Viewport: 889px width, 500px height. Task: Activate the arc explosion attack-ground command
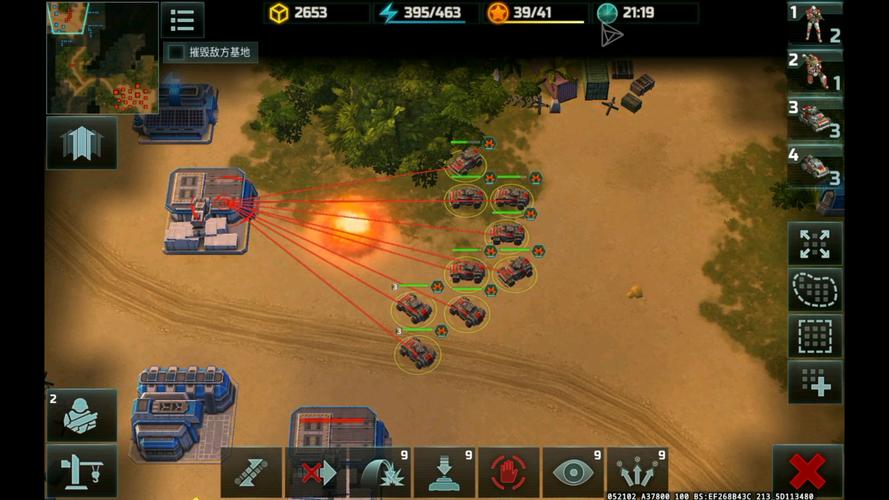380,472
